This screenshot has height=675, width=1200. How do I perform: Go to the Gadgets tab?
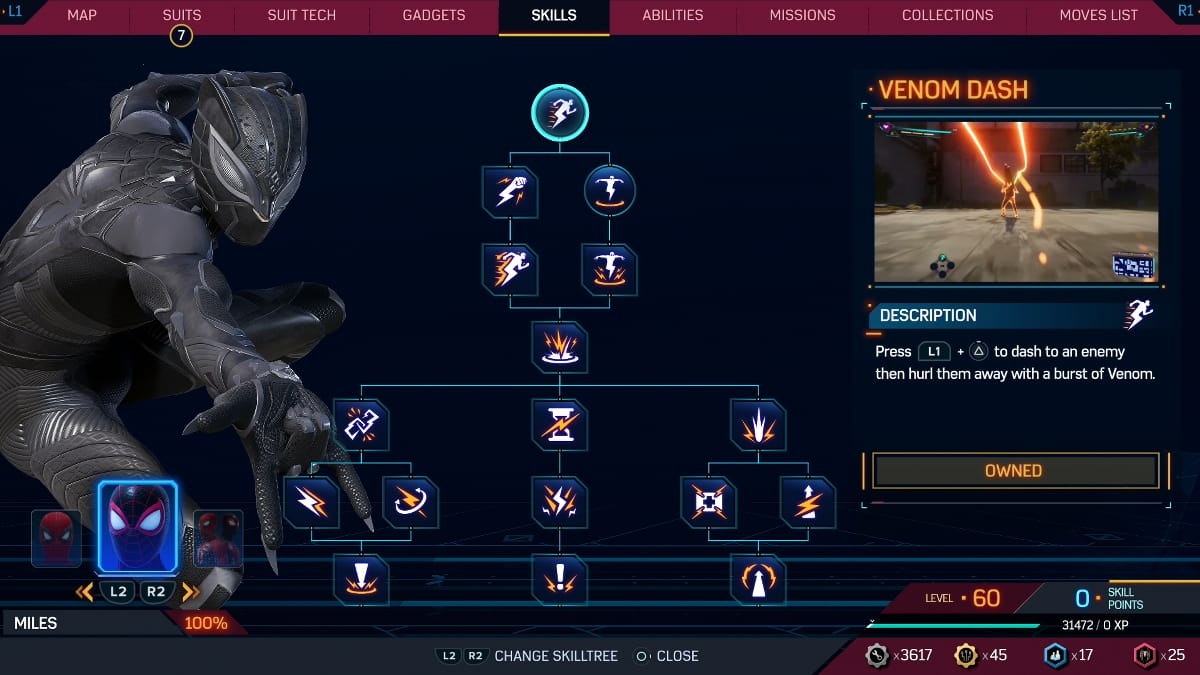(434, 15)
